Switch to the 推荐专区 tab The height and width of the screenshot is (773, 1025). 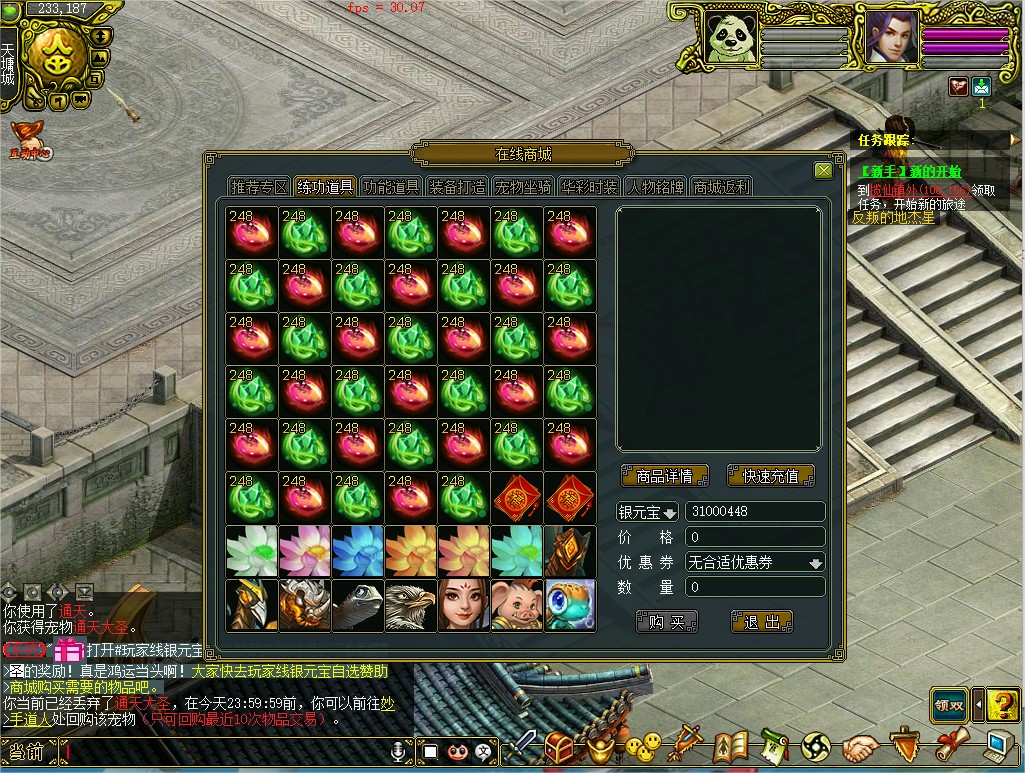(x=259, y=187)
